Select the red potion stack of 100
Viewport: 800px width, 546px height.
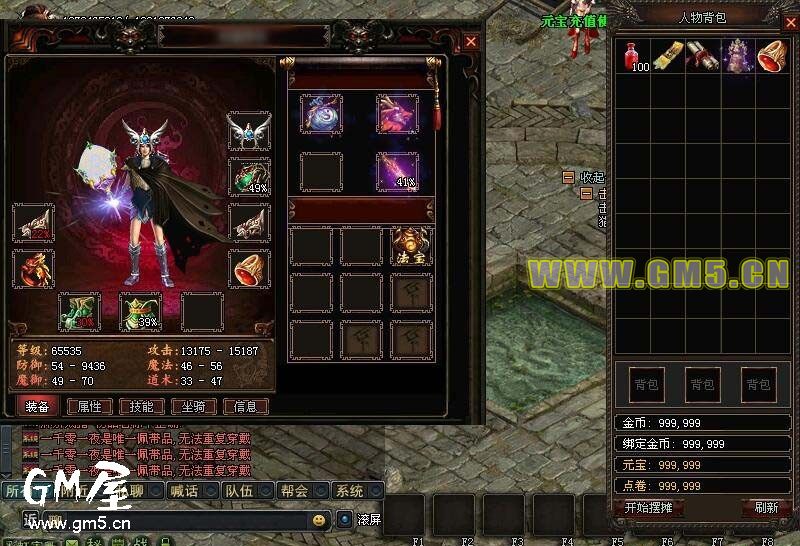tap(632, 56)
